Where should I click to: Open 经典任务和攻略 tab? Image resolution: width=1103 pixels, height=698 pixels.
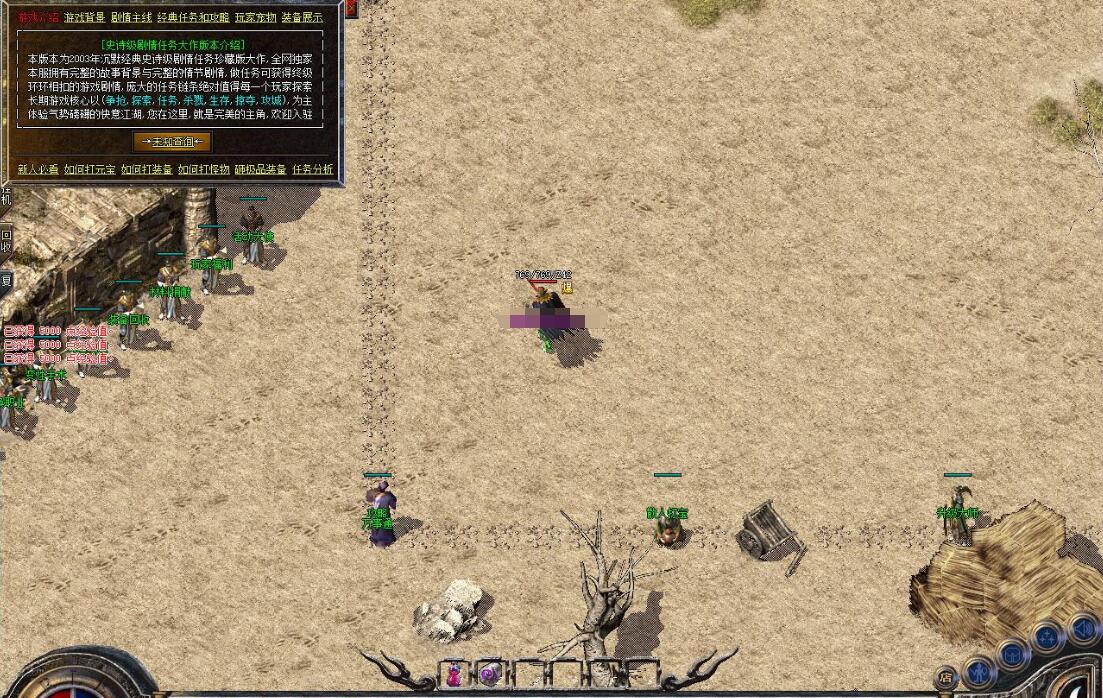tap(193, 18)
